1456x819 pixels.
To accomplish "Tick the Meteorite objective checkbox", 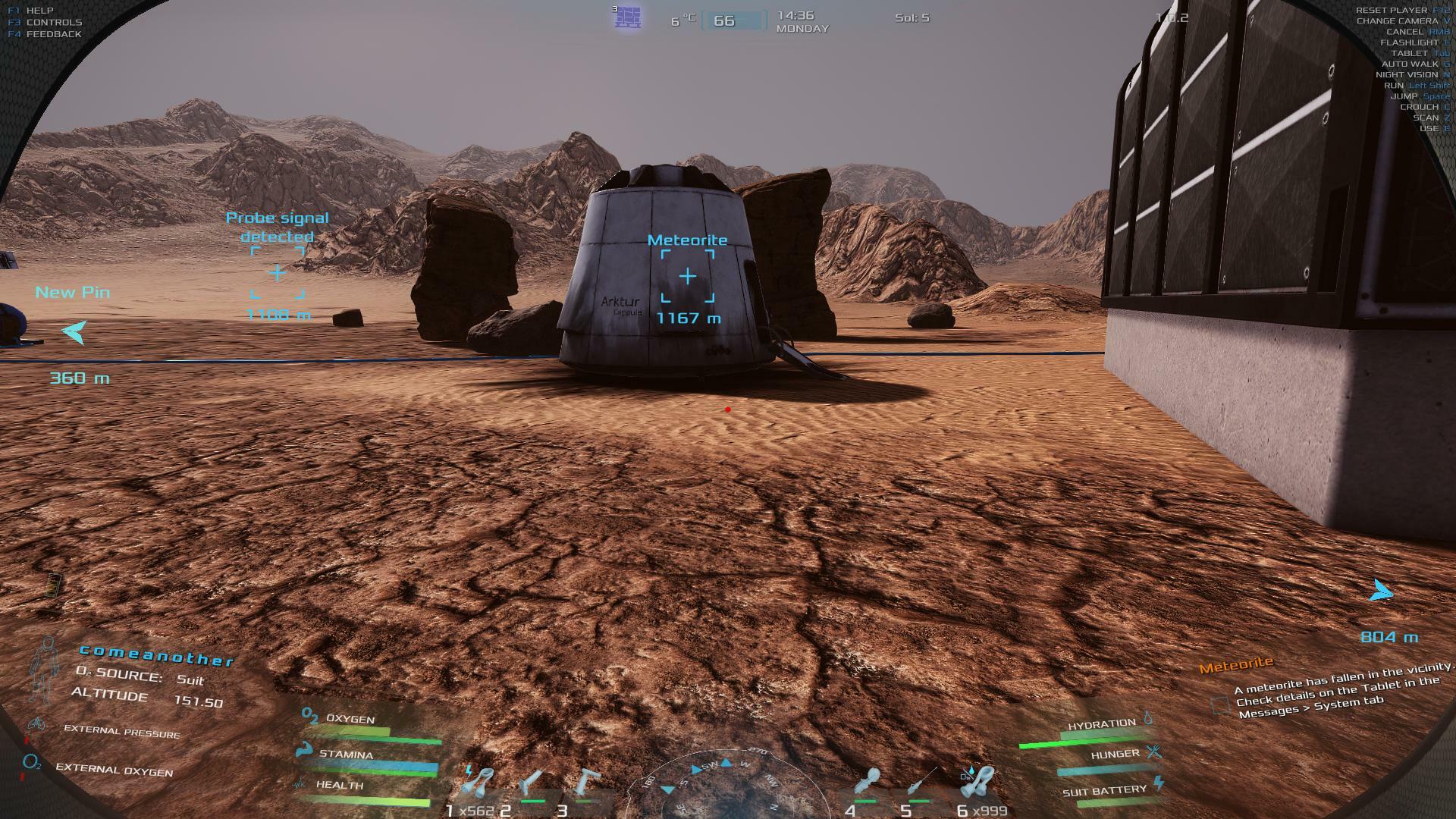I will [x=1219, y=705].
